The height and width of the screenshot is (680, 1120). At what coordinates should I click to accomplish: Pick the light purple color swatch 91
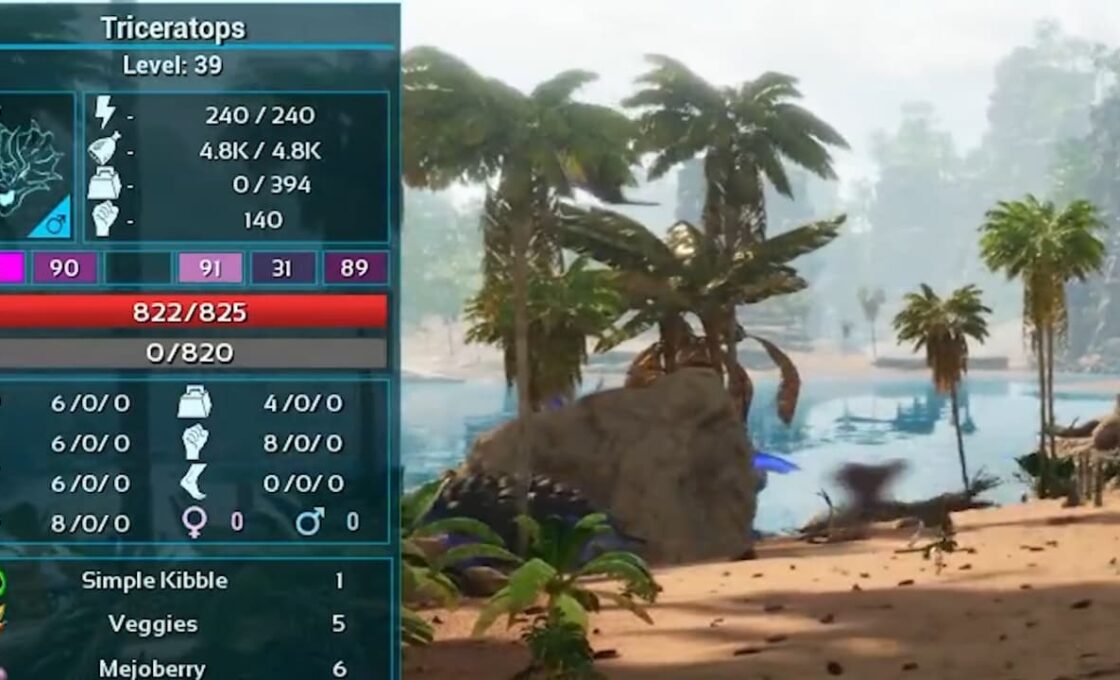tap(210, 268)
